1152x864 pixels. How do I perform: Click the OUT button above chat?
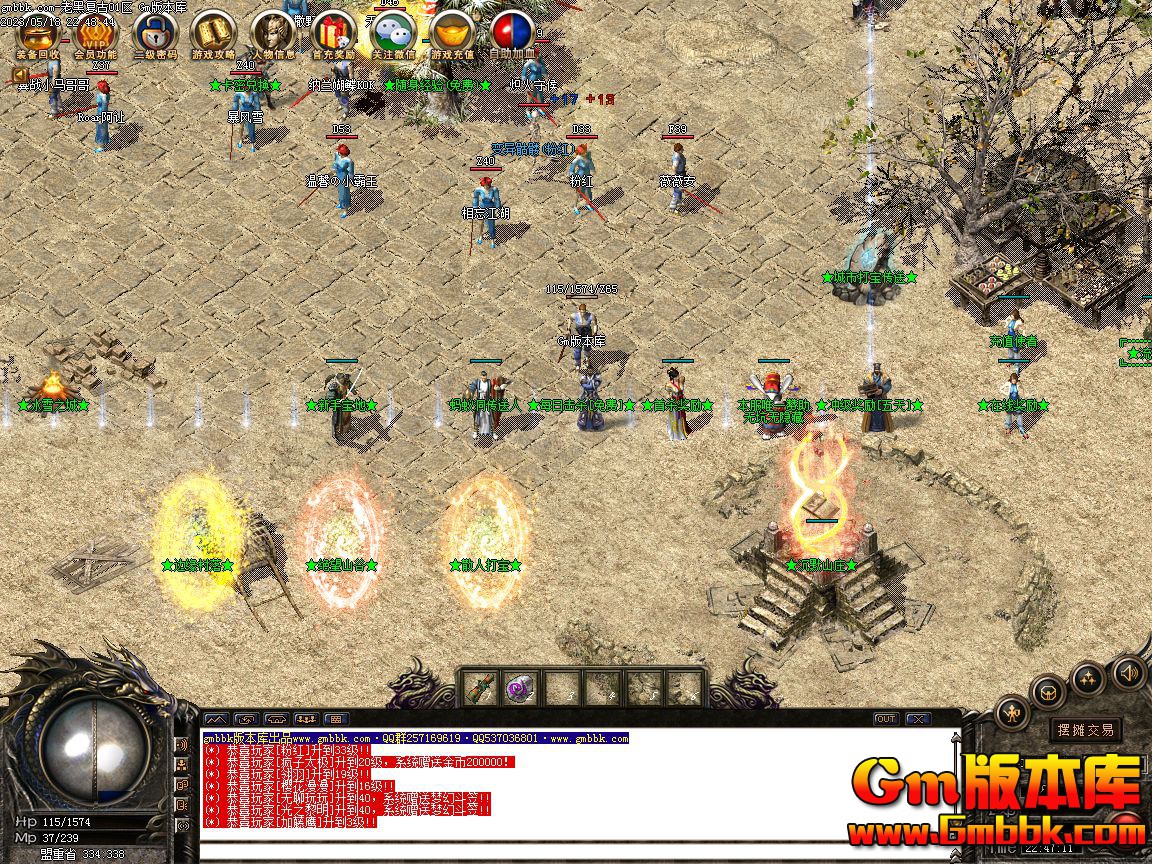pos(886,718)
